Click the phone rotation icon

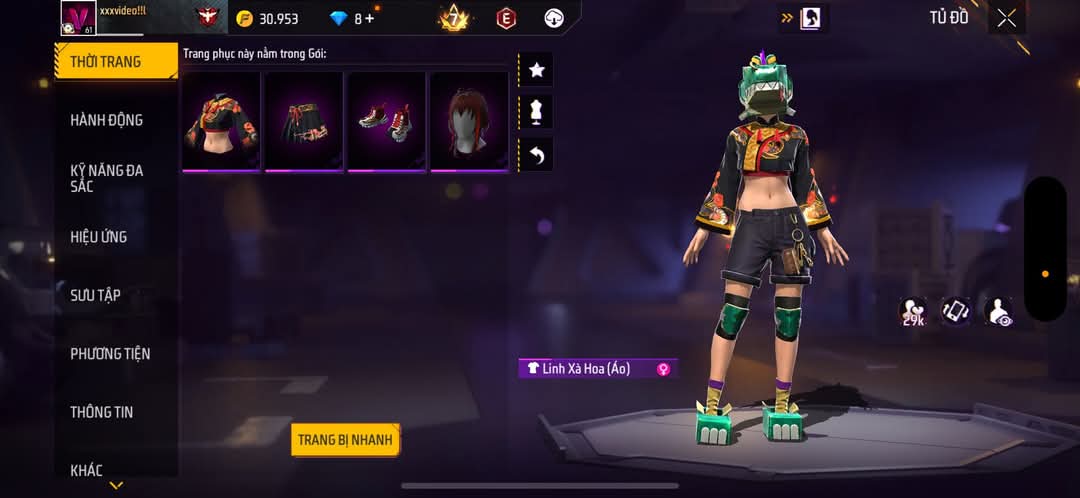click(x=955, y=311)
